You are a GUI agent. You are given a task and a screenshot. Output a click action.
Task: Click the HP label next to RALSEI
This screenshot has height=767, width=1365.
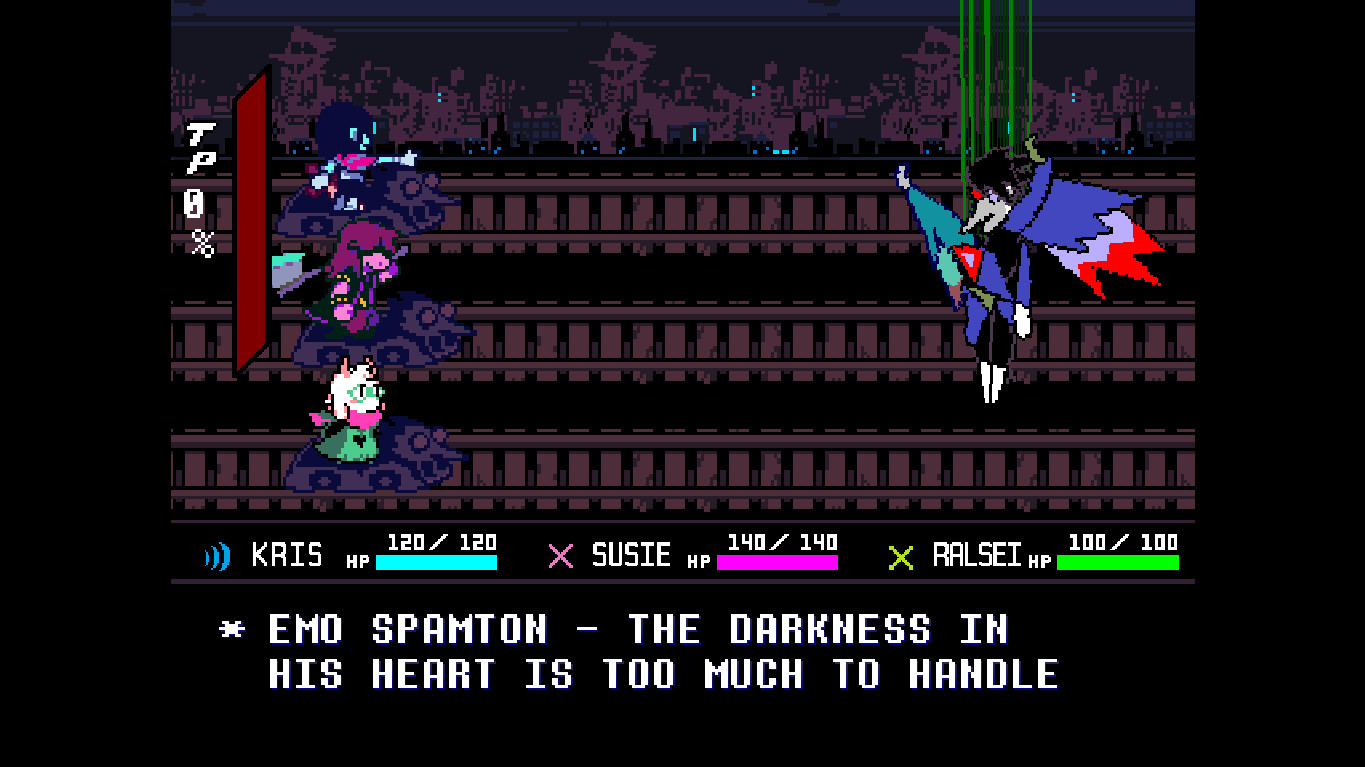[x=1038, y=562]
